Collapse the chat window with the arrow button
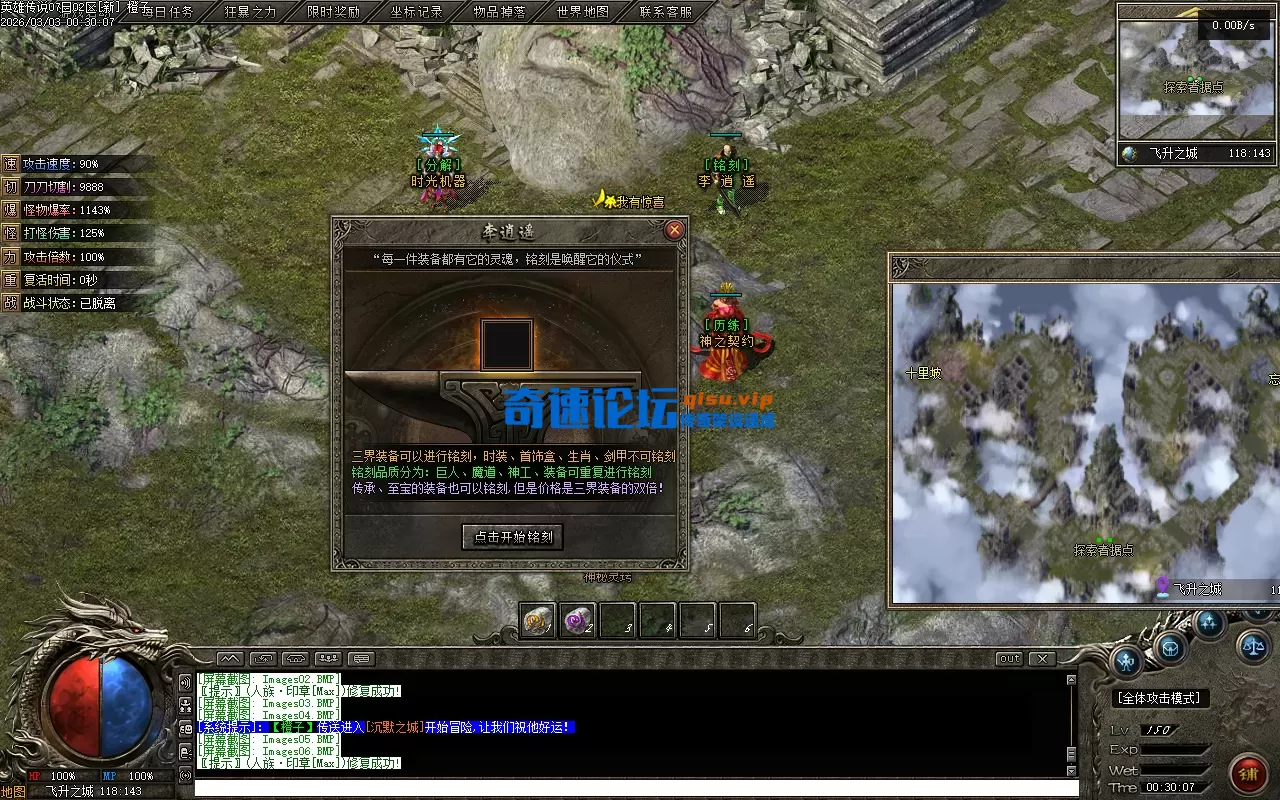This screenshot has width=1280, height=800. (x=231, y=659)
